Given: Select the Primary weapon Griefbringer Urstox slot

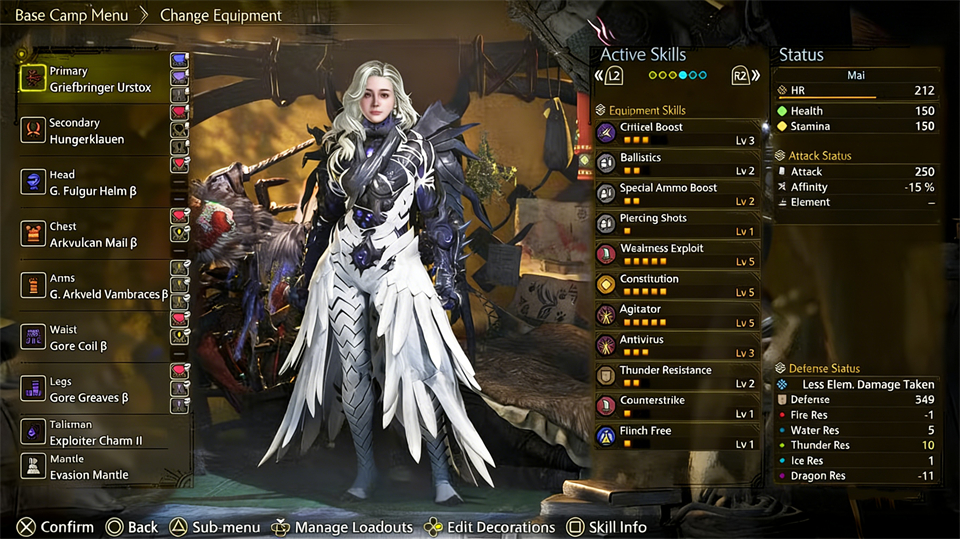Looking at the screenshot, I should pos(99,79).
